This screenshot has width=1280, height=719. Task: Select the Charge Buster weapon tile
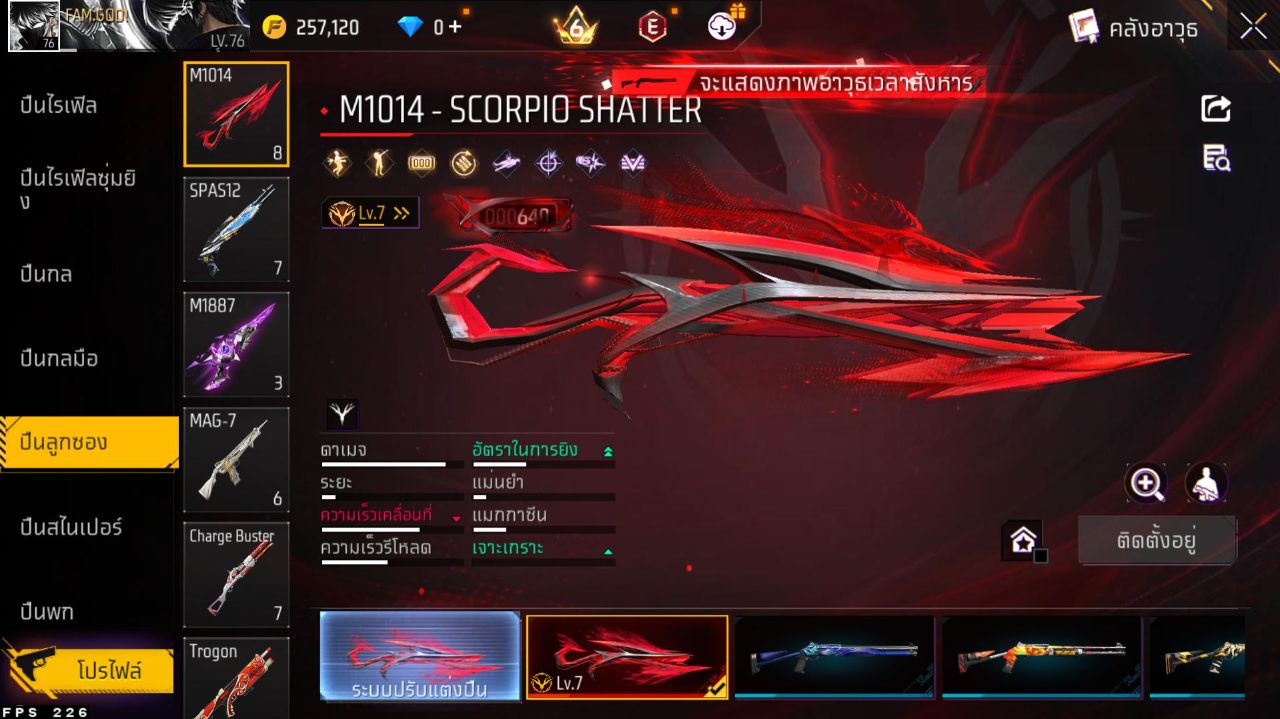click(236, 575)
